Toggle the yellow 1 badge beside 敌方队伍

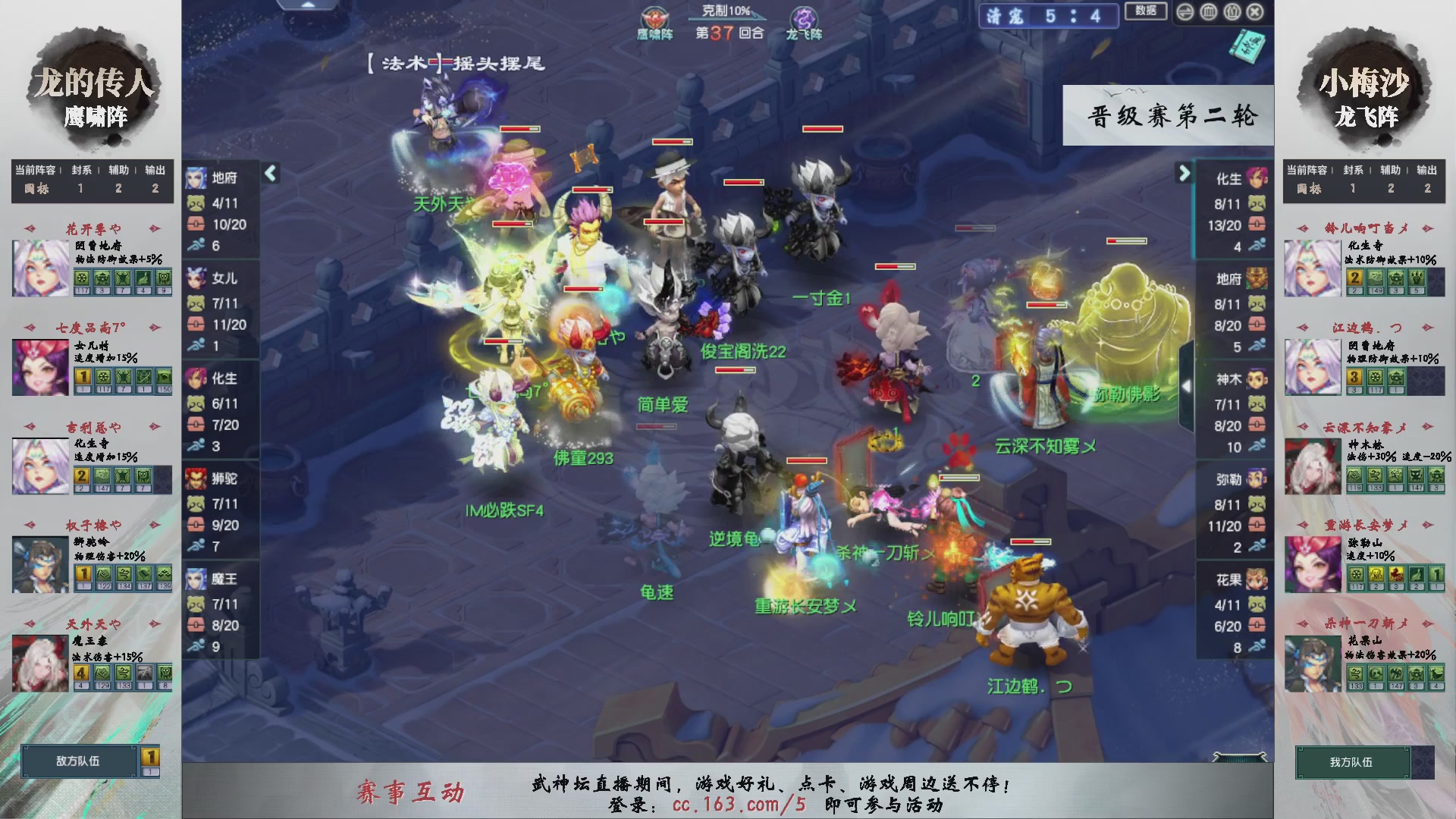(149, 755)
